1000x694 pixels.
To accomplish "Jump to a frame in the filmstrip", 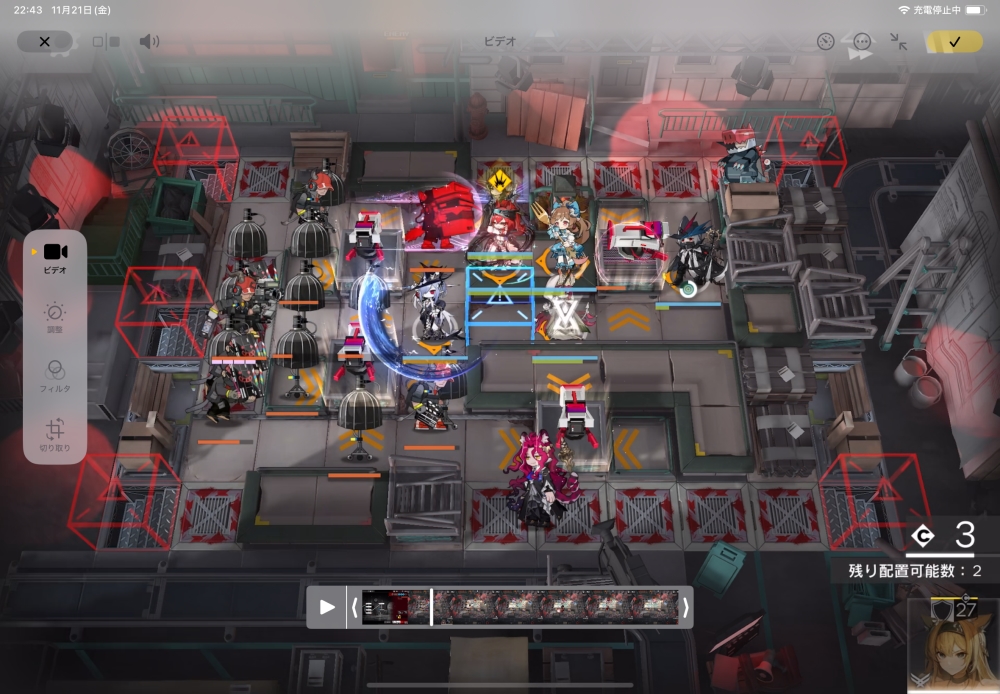I will [x=560, y=607].
